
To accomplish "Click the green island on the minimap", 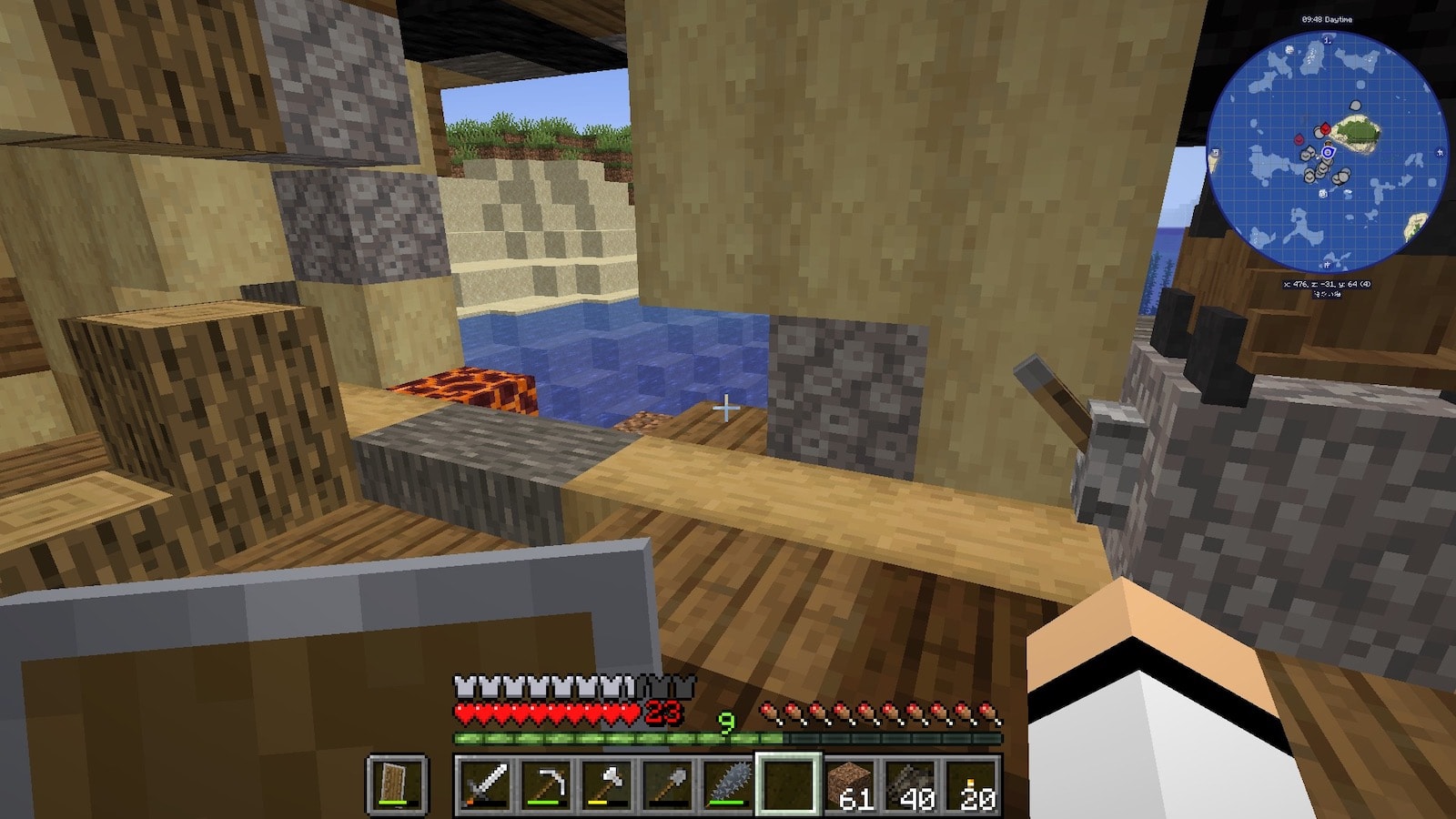I will click(1358, 134).
